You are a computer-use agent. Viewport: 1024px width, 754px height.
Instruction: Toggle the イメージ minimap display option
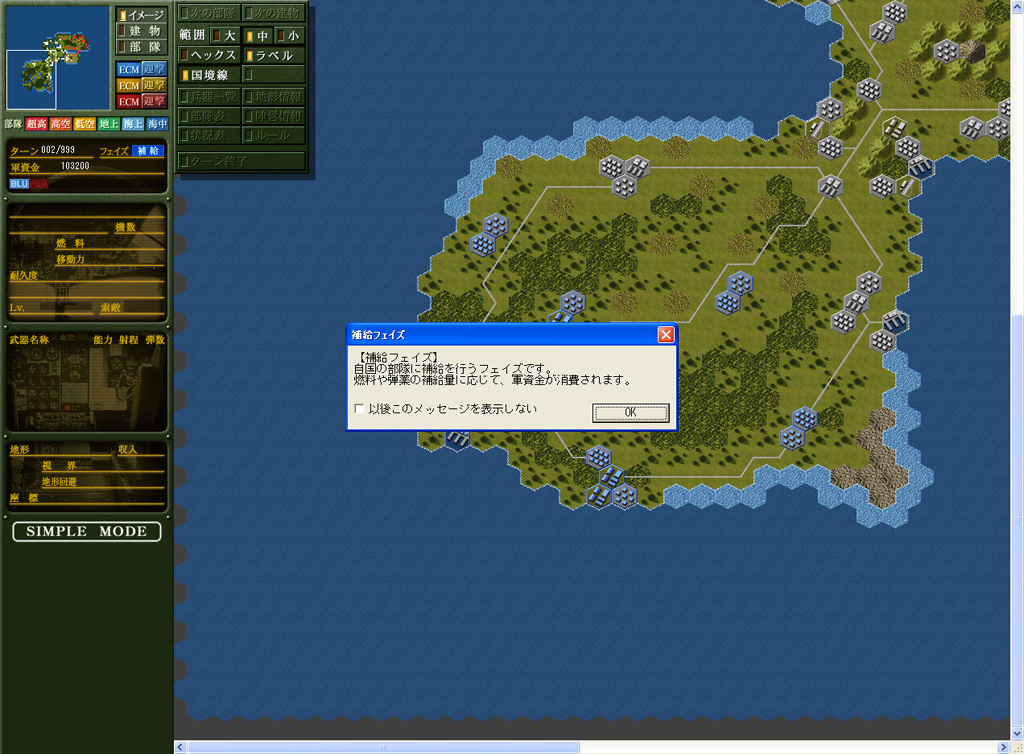point(140,15)
